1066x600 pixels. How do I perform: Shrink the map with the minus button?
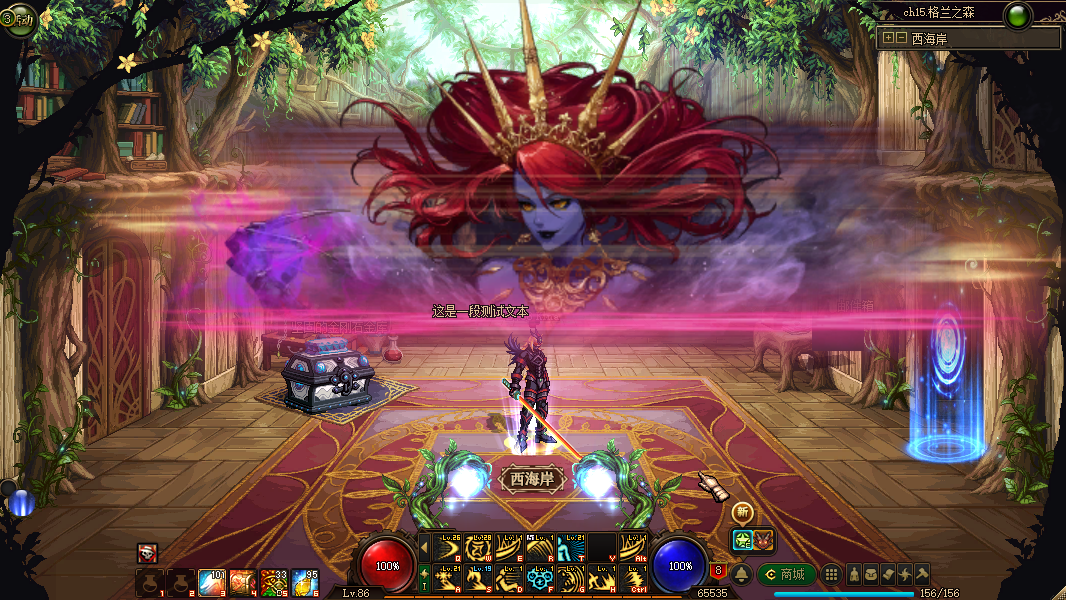tap(901, 38)
